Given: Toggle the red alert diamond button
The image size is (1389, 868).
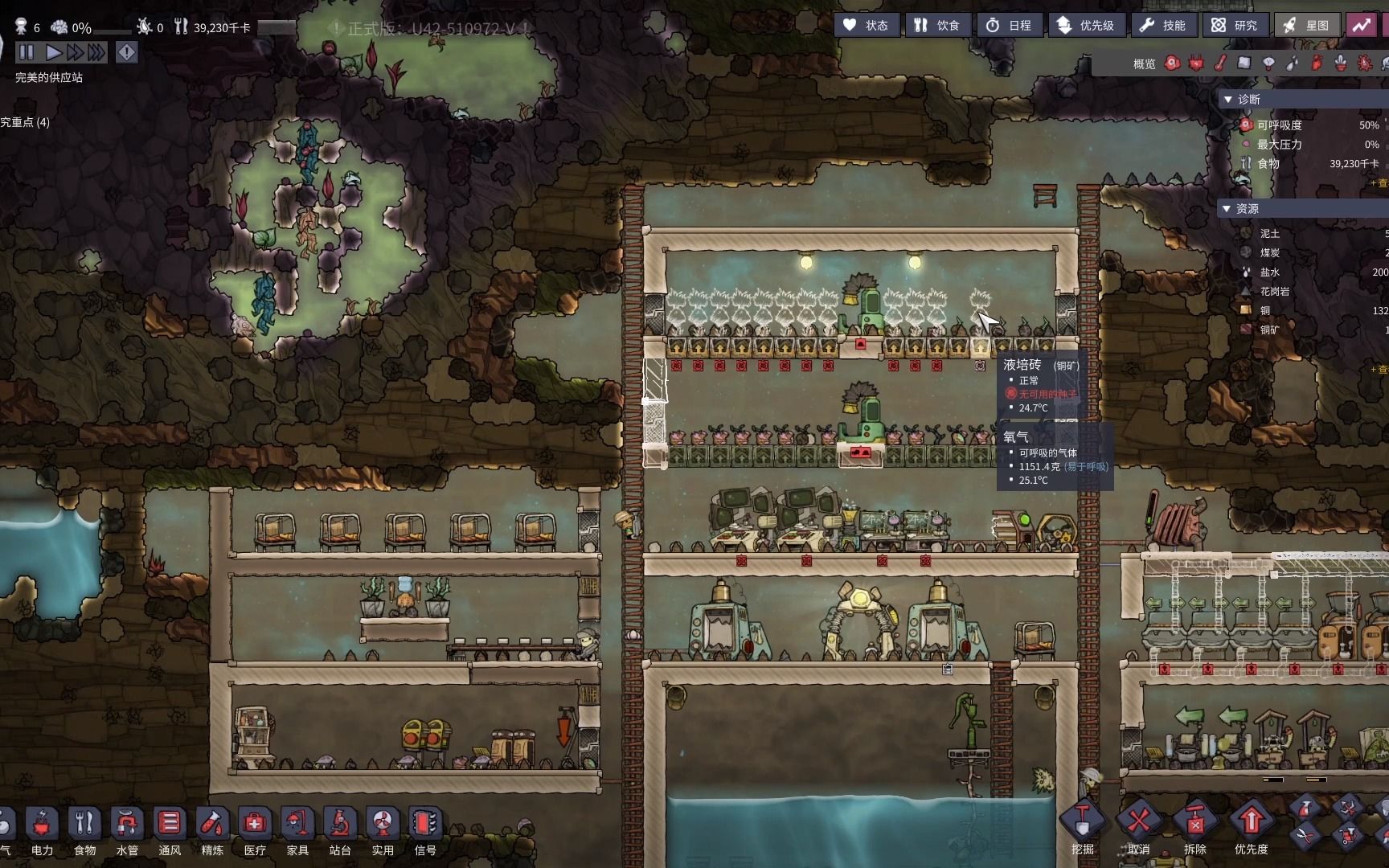Looking at the screenshot, I should point(127,52).
